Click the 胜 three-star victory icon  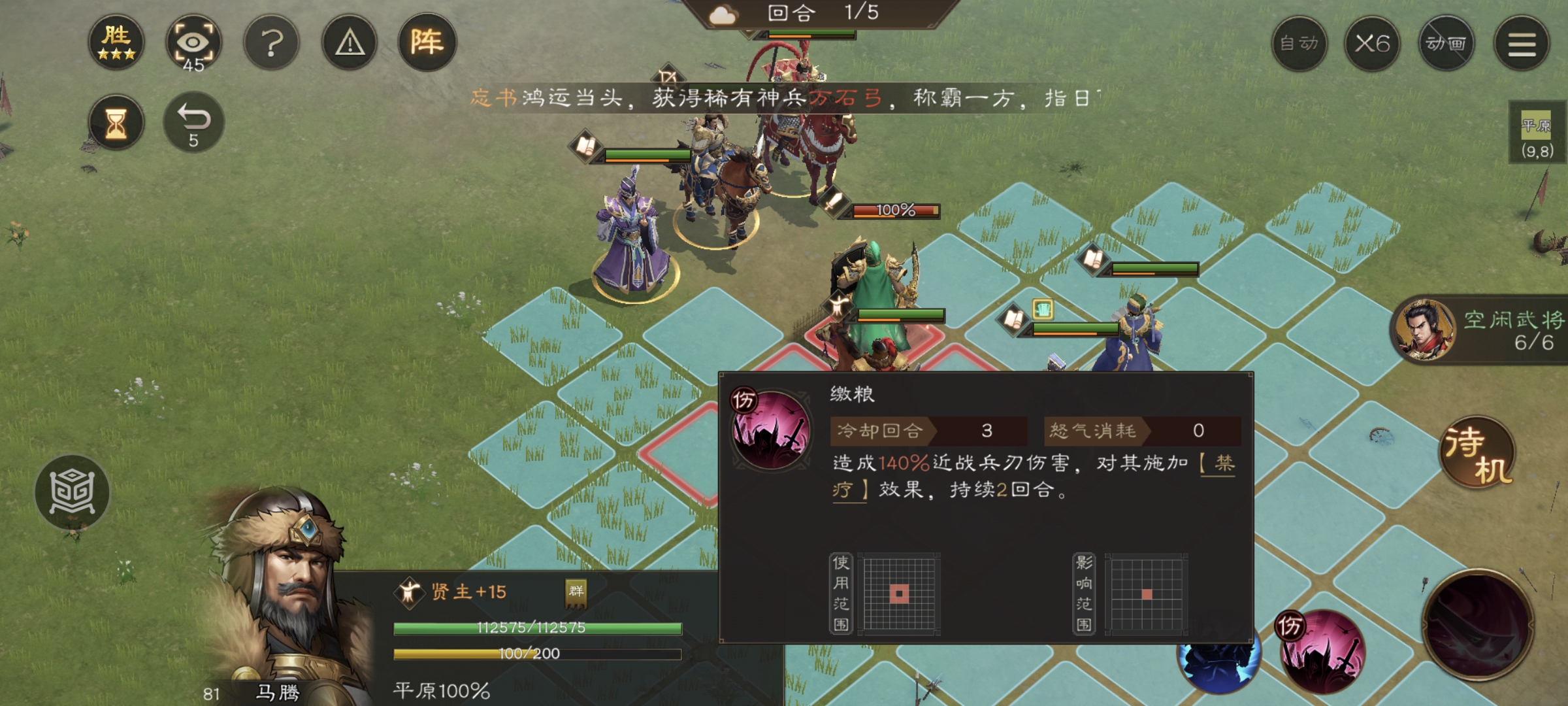(118, 41)
